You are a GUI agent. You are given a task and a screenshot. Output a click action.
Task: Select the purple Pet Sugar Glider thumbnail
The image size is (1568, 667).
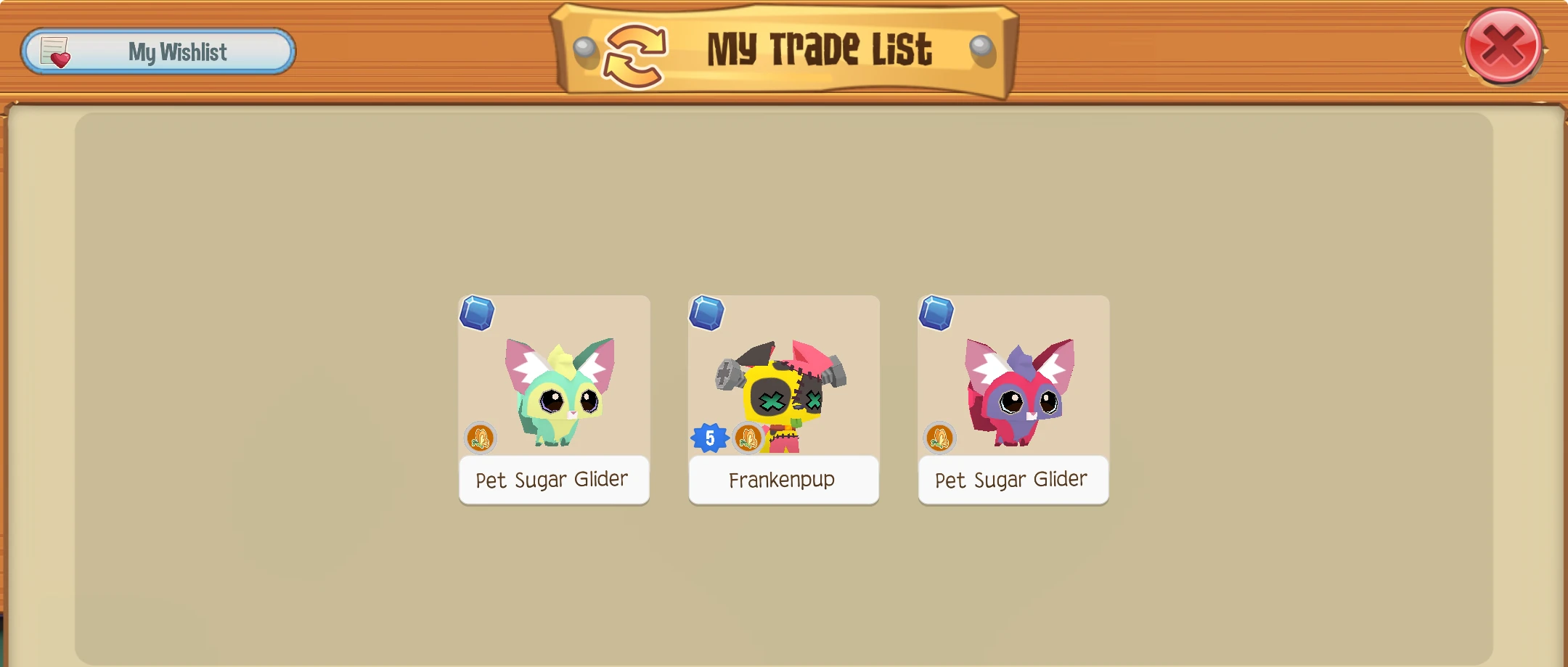(1013, 385)
